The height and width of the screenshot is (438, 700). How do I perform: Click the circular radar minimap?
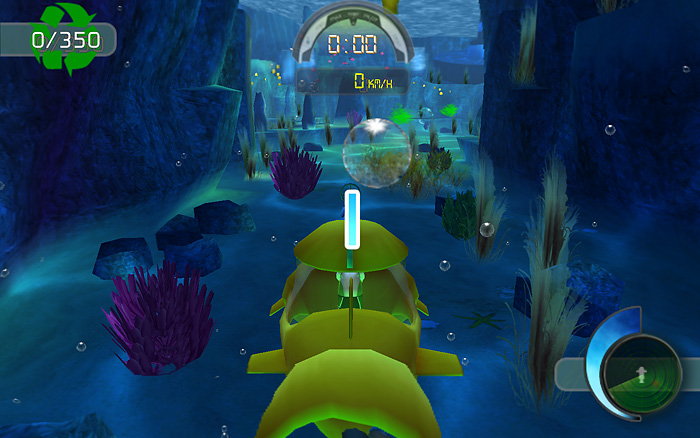click(641, 374)
